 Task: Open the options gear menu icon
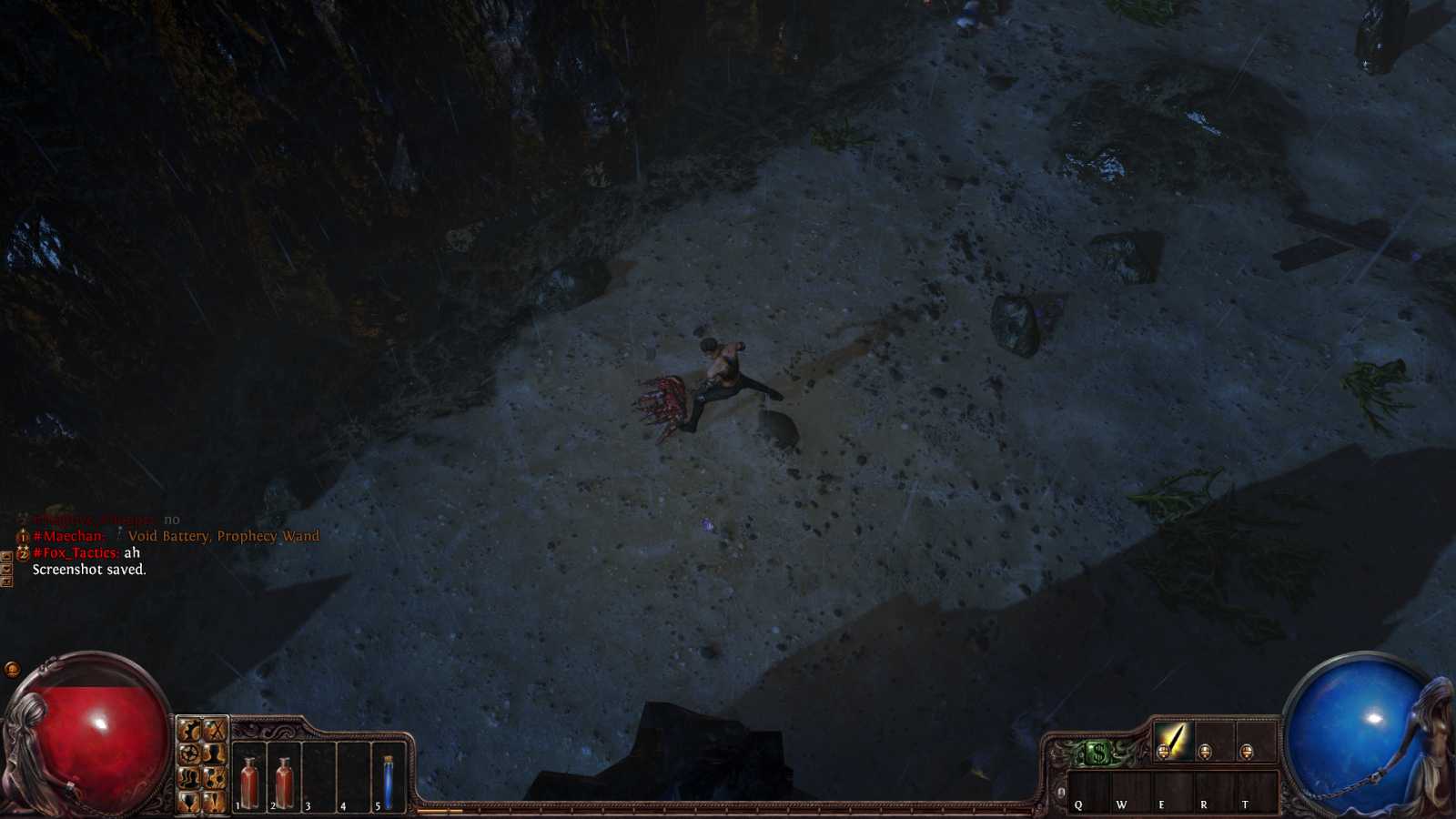coord(188,729)
